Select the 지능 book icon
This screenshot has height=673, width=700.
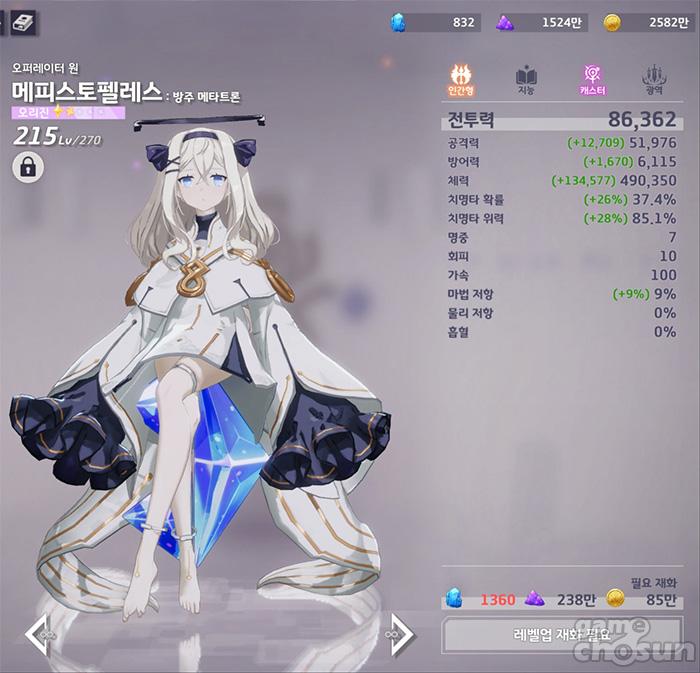527,78
